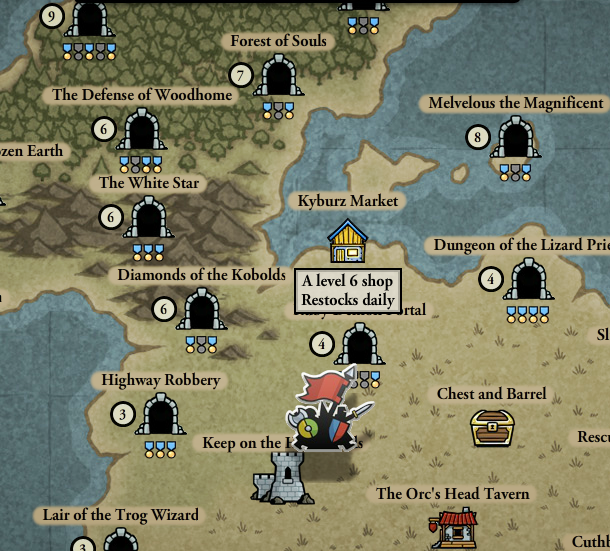Viewport: 610px width, 551px height.
Task: Select The Defense of Woodhome dungeon
Action: click(141, 131)
